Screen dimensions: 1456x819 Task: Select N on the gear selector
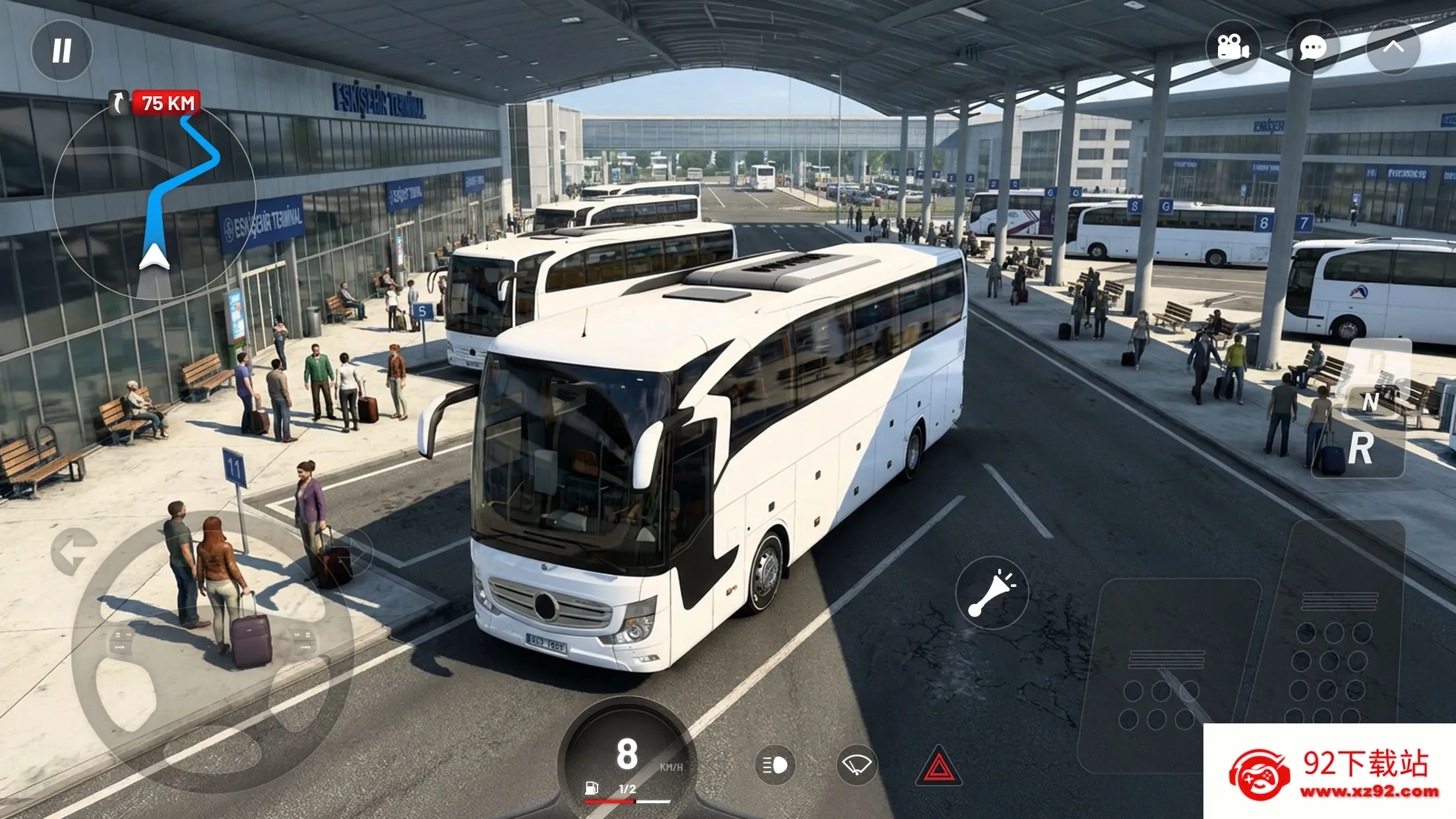click(x=1371, y=402)
